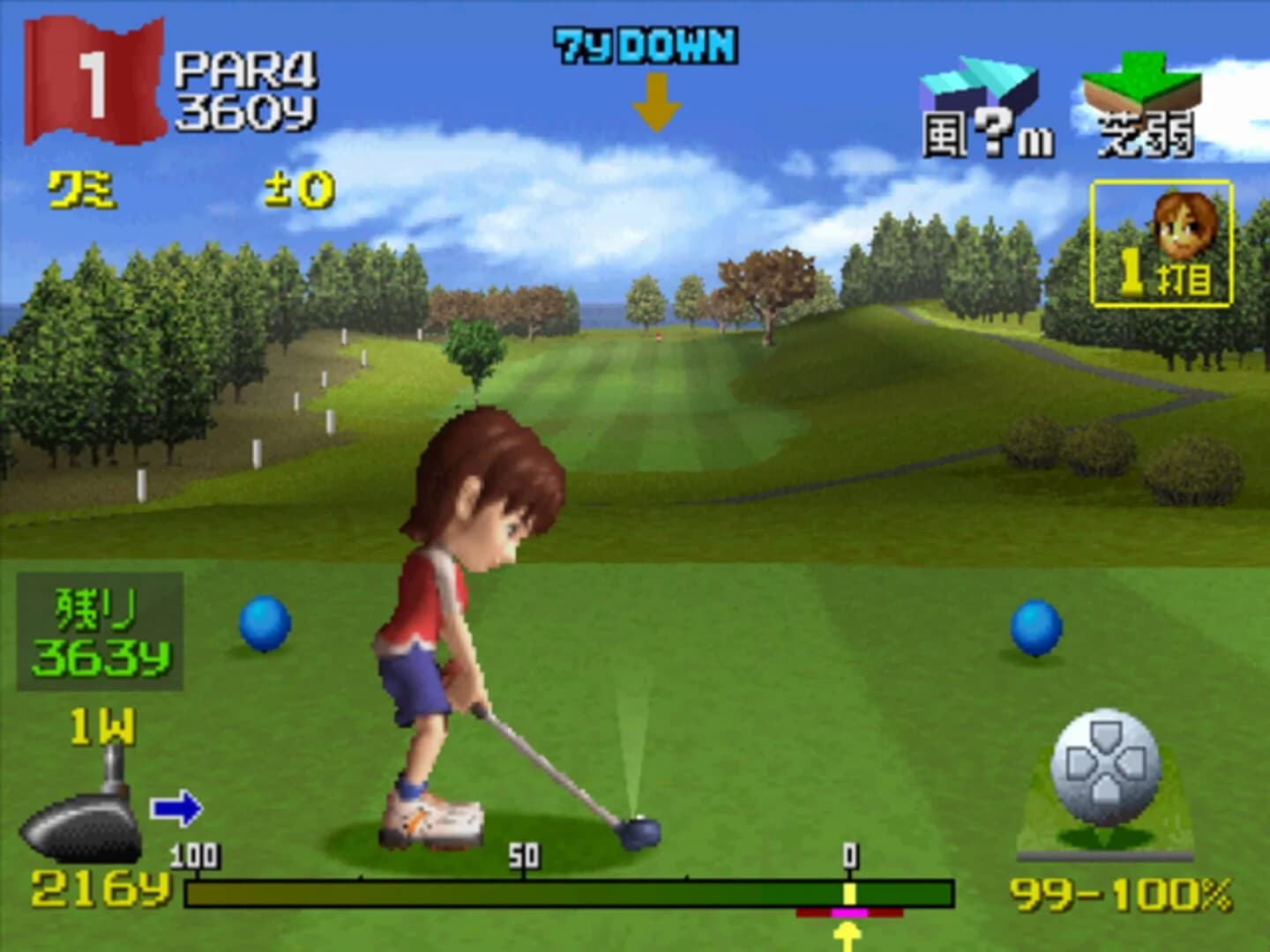Viewport: 1270px width, 952px height.
Task: Toggle the right blue aim marker ball
Action: [x=1038, y=626]
